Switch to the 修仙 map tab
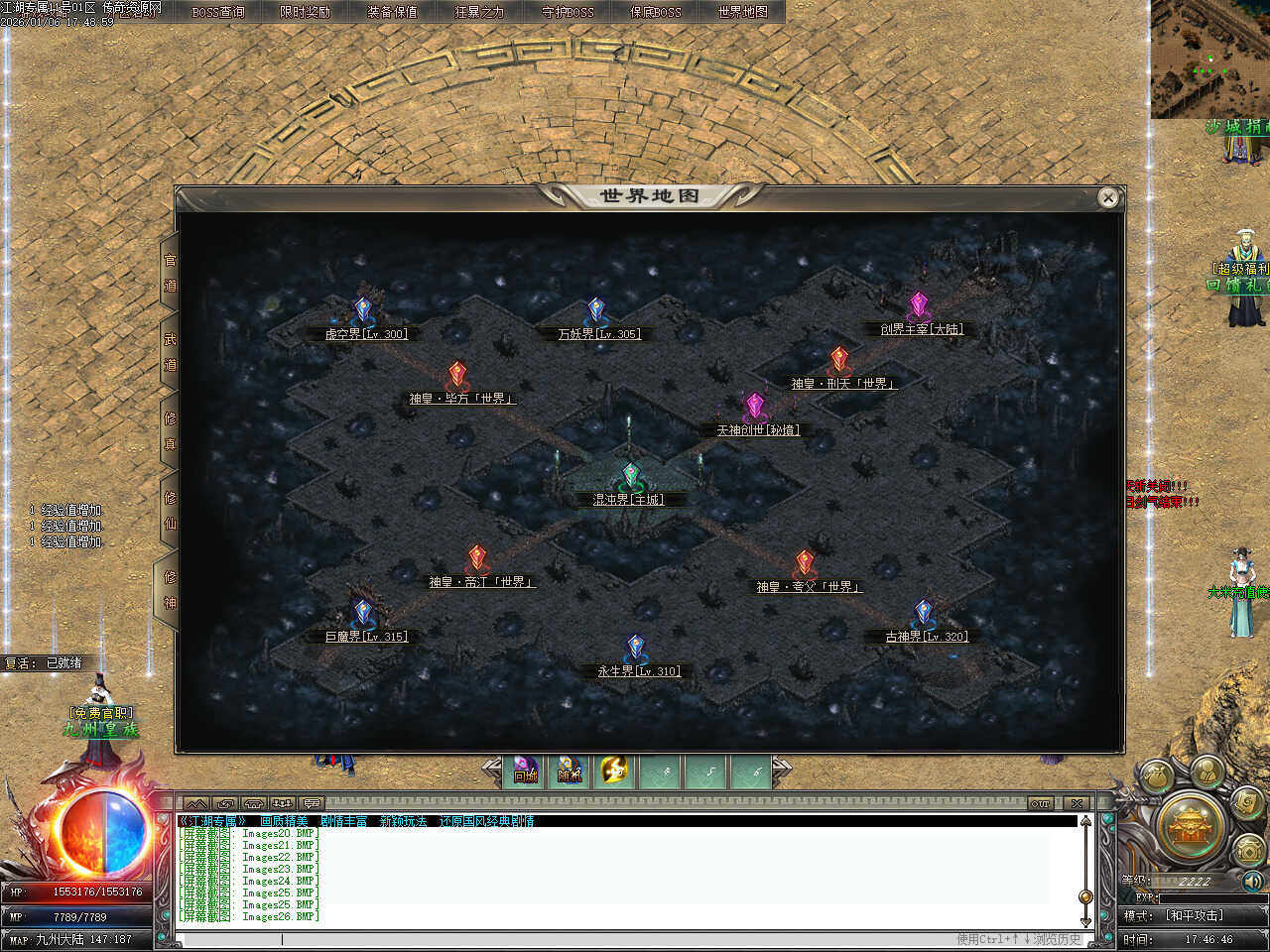The width and height of the screenshot is (1270, 952). [x=170, y=511]
